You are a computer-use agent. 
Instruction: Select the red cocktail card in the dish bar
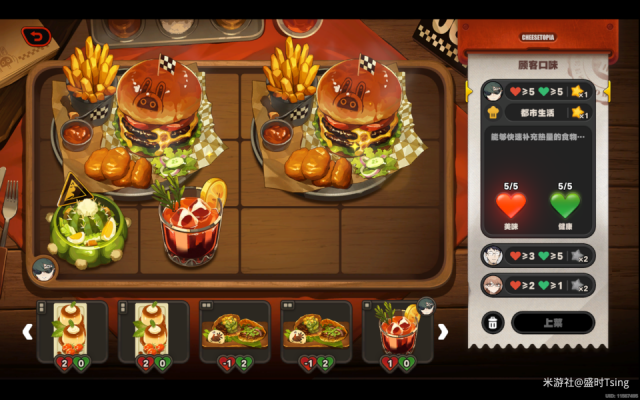[x=398, y=330]
